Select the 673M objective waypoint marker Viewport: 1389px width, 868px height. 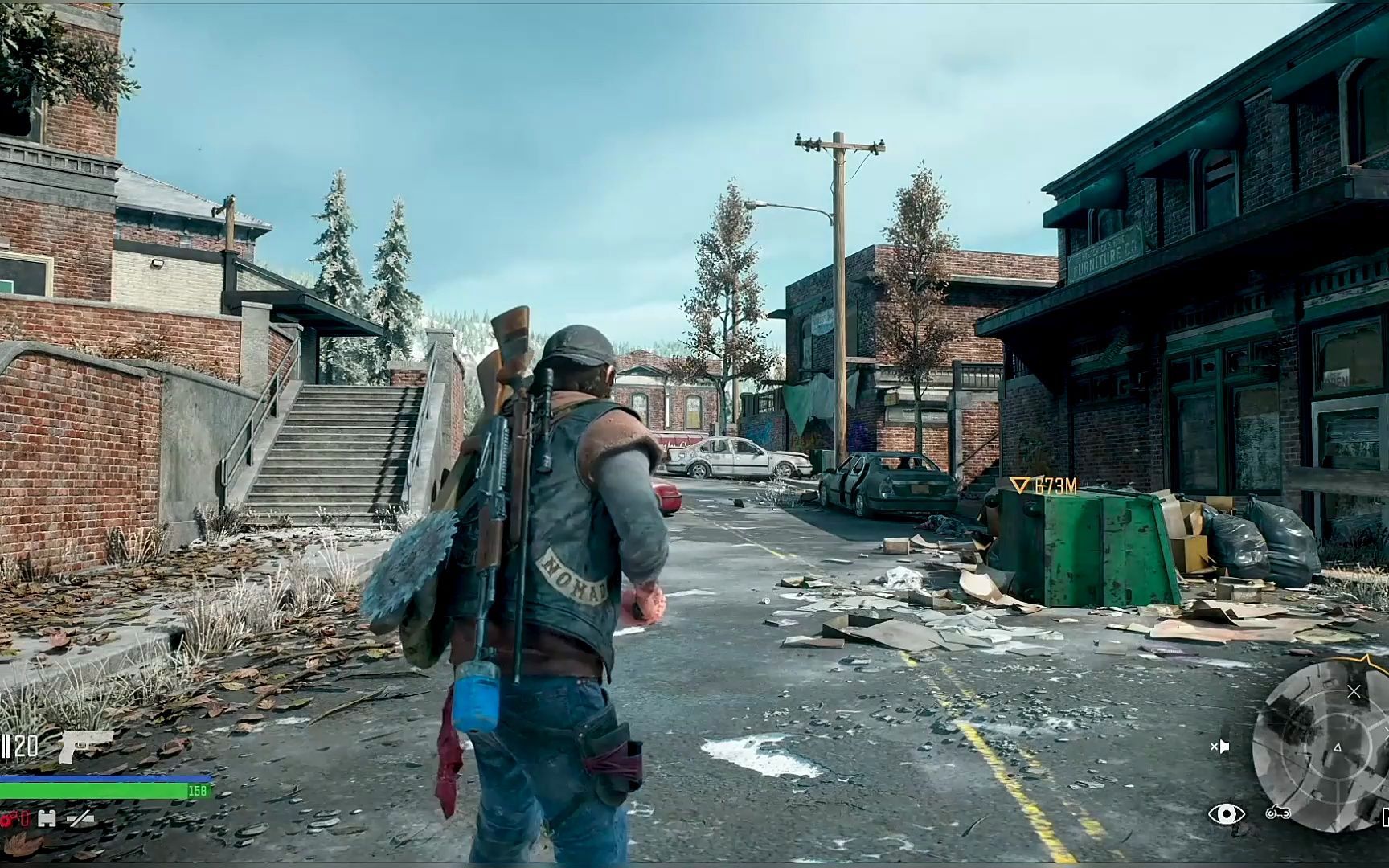pyautogui.click(x=1020, y=485)
